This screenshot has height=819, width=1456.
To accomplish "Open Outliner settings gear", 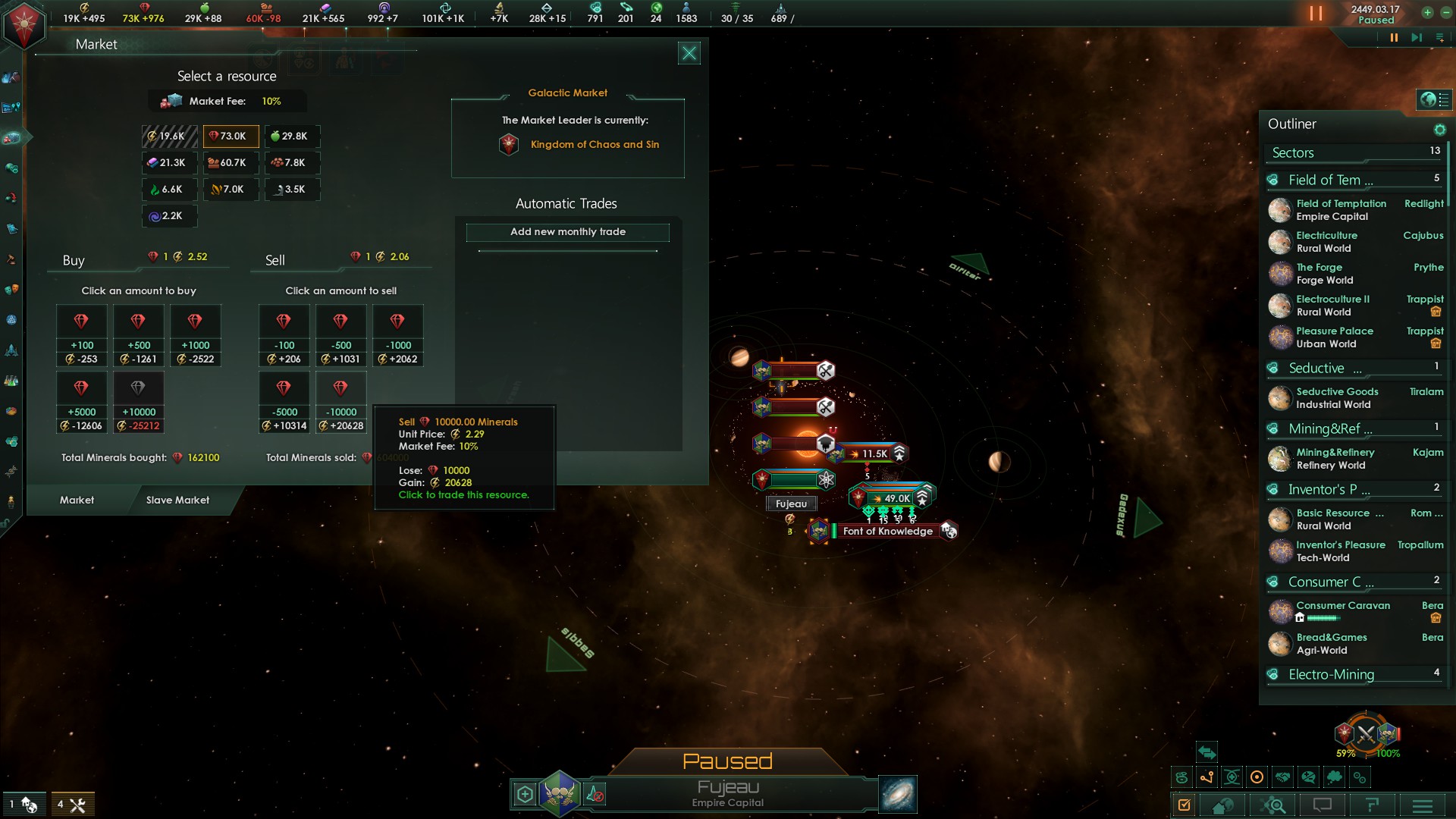I will (x=1439, y=130).
